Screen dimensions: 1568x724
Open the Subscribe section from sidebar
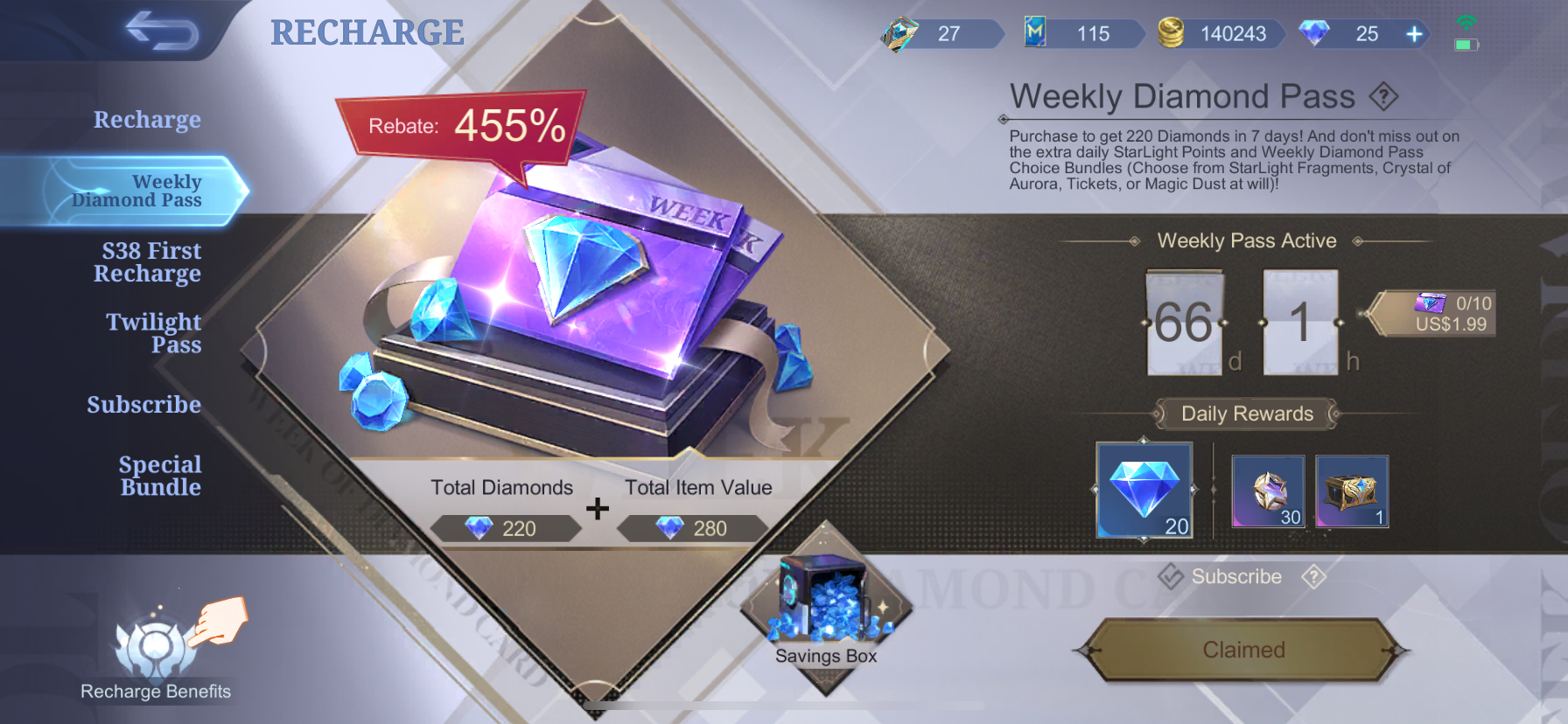(x=144, y=404)
